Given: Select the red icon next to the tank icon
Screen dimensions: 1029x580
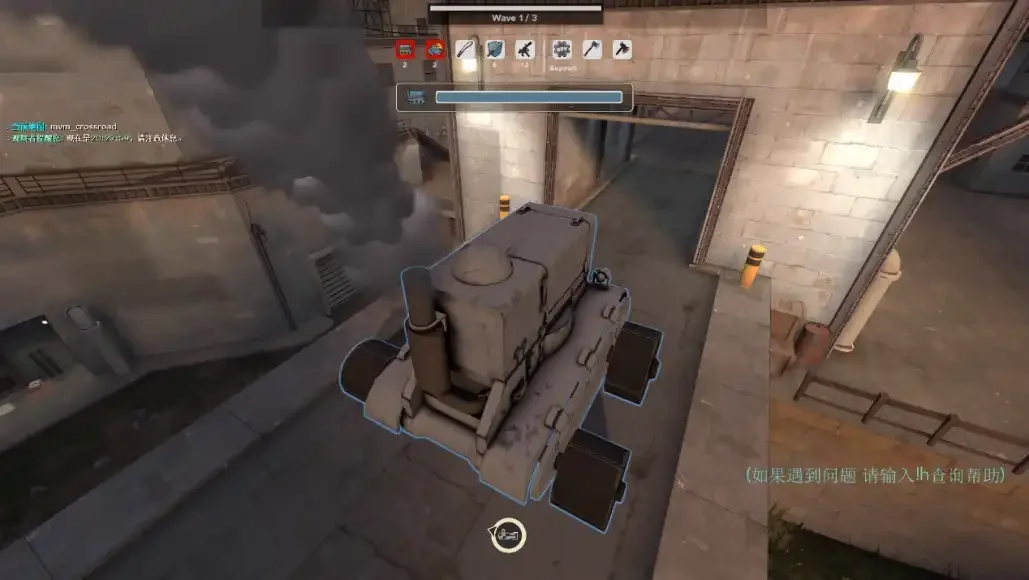Looking at the screenshot, I should click(x=434, y=49).
